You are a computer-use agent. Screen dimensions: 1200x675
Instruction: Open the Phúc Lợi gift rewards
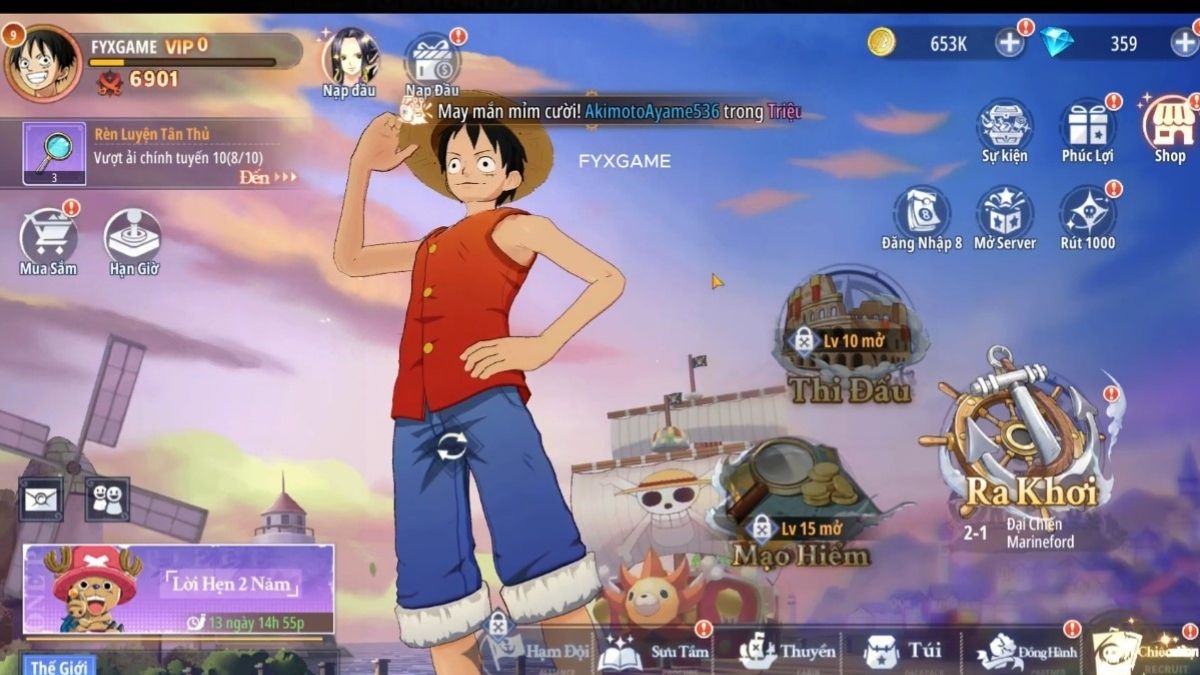(x=1087, y=127)
